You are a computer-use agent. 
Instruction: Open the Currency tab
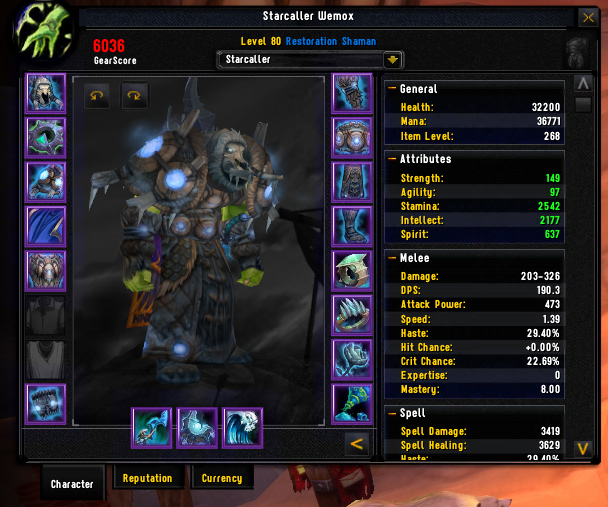click(221, 479)
